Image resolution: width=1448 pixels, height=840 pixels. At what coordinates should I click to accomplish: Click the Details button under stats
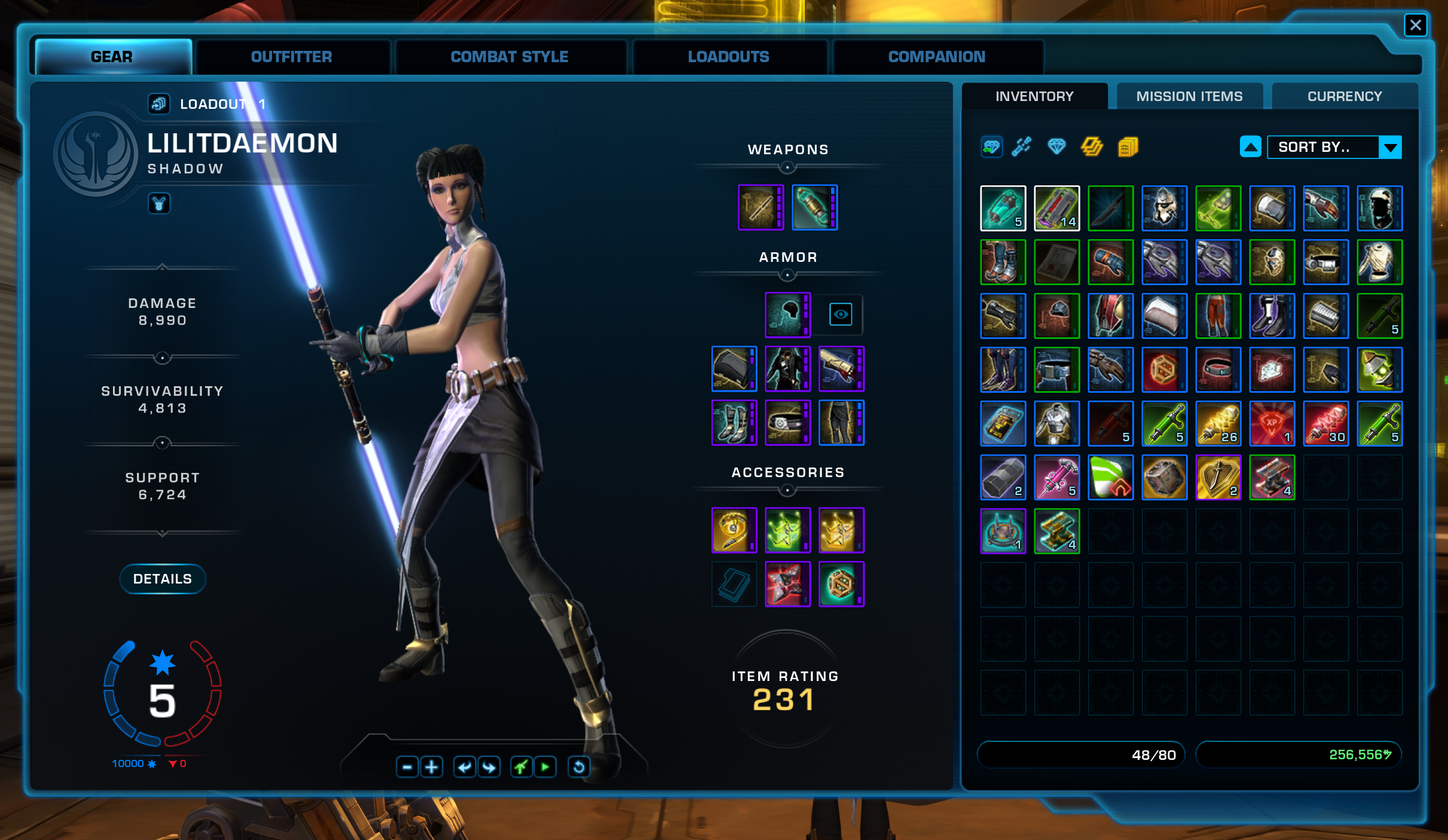[163, 579]
